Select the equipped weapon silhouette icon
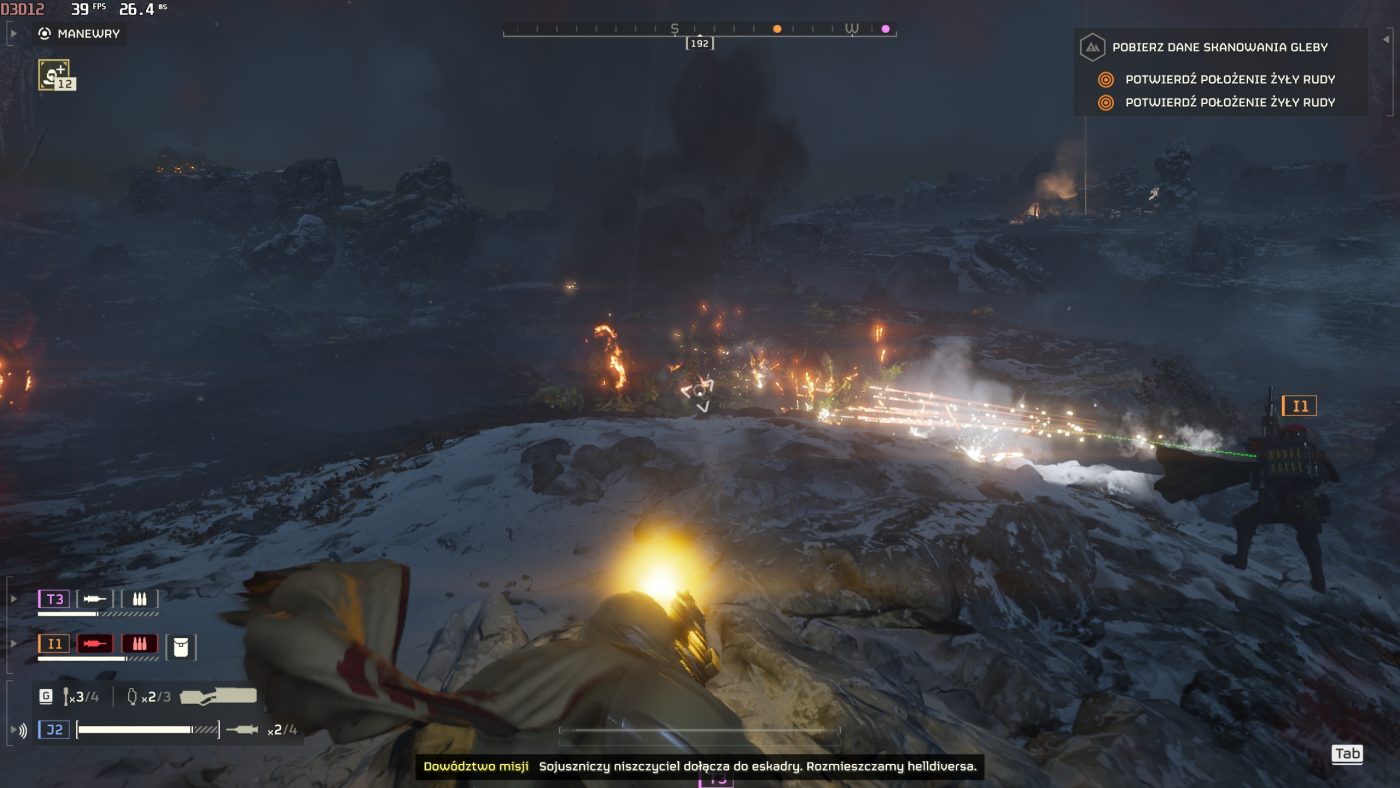The image size is (1400, 788). tap(218, 696)
